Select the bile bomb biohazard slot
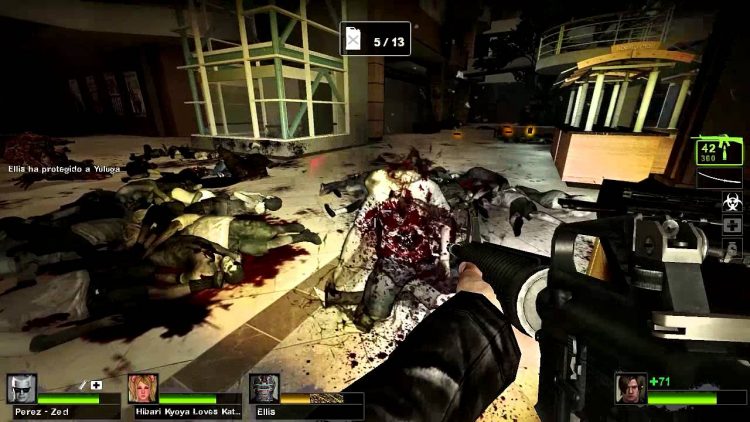This screenshot has width=750, height=422. 732,202
